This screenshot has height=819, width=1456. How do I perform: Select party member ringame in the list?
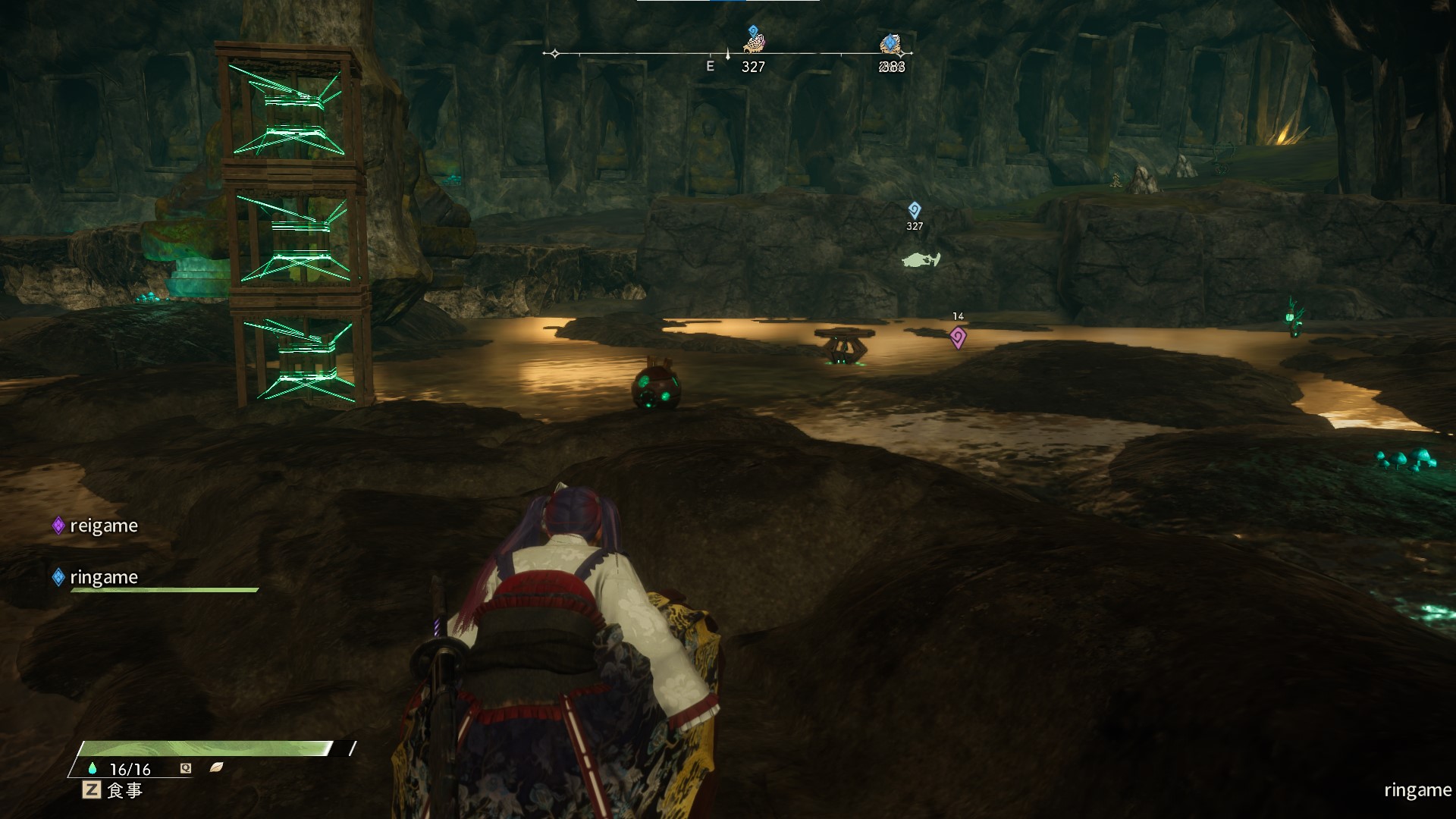coord(103,577)
